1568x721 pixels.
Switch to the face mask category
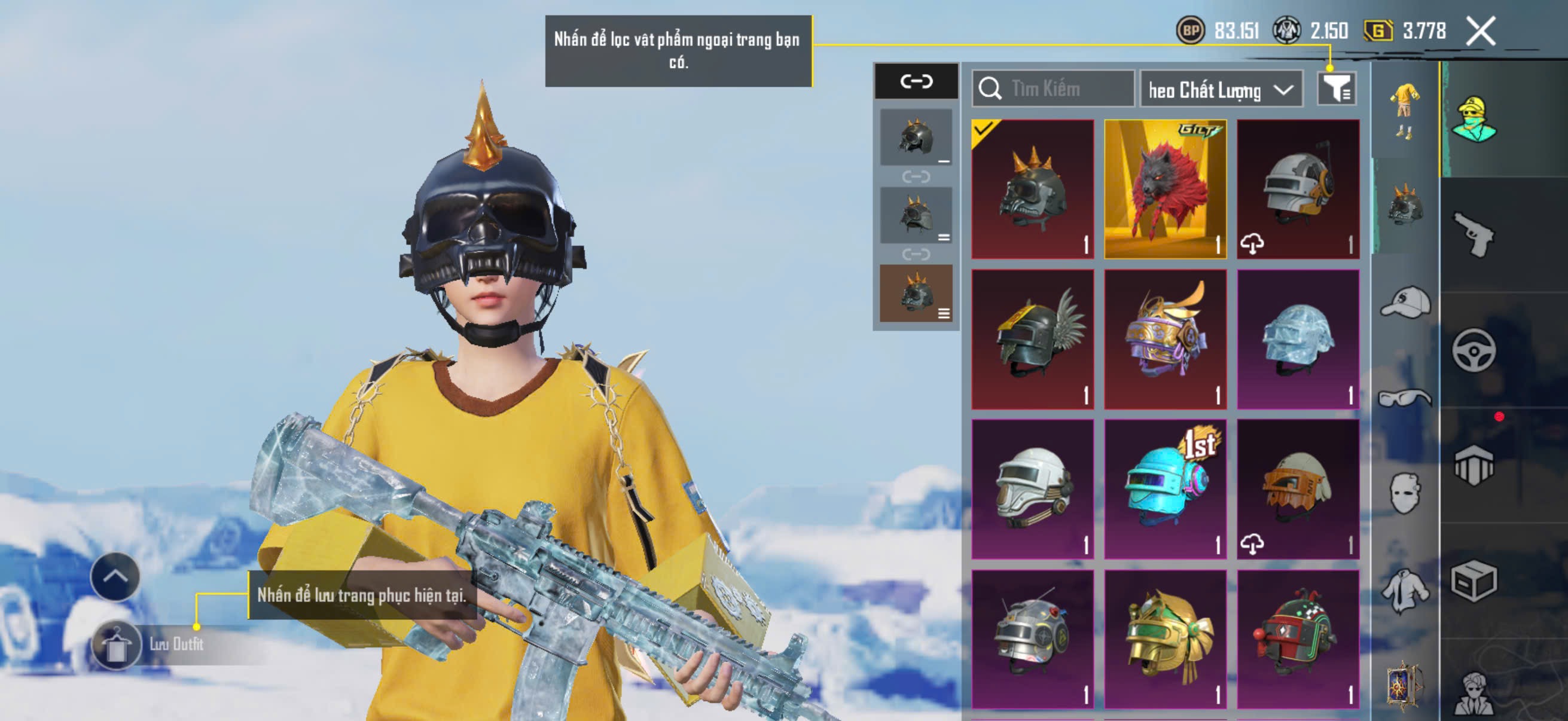point(1405,493)
